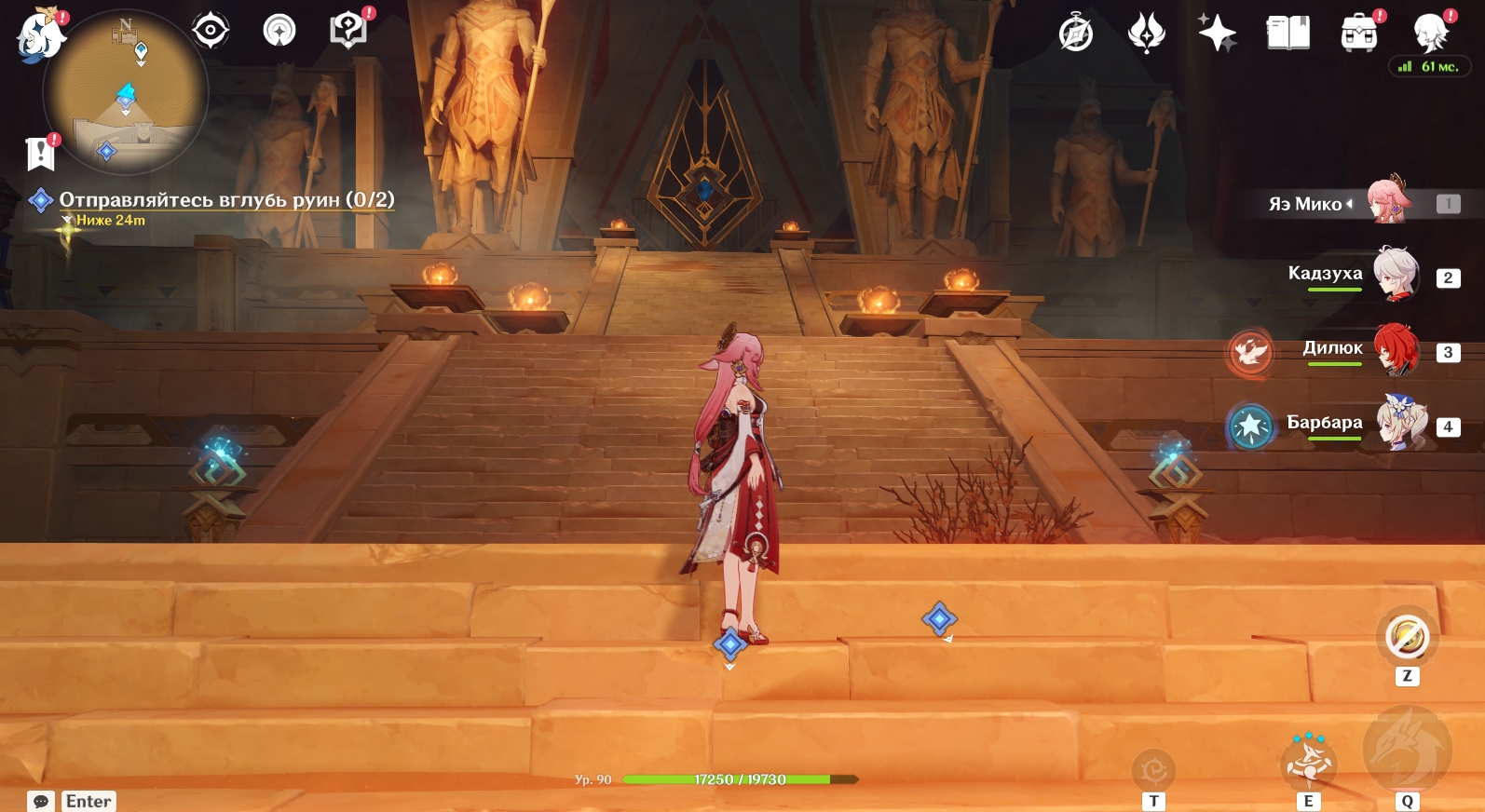Image resolution: width=1485 pixels, height=812 pixels.
Task: Use the Elemental Skill fox icon
Action: point(1309,762)
